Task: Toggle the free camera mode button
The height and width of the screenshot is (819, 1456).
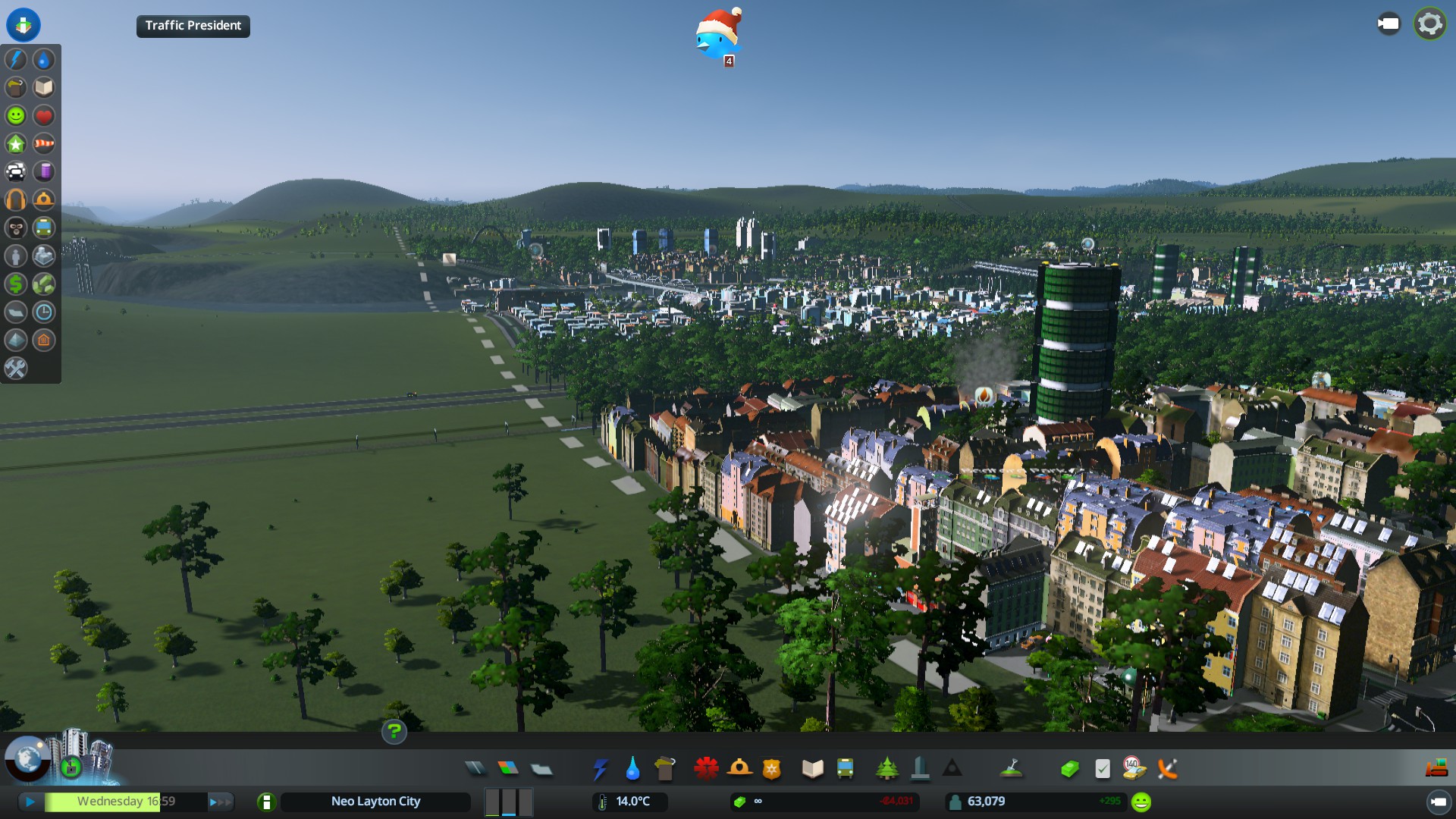Action: (x=1389, y=24)
